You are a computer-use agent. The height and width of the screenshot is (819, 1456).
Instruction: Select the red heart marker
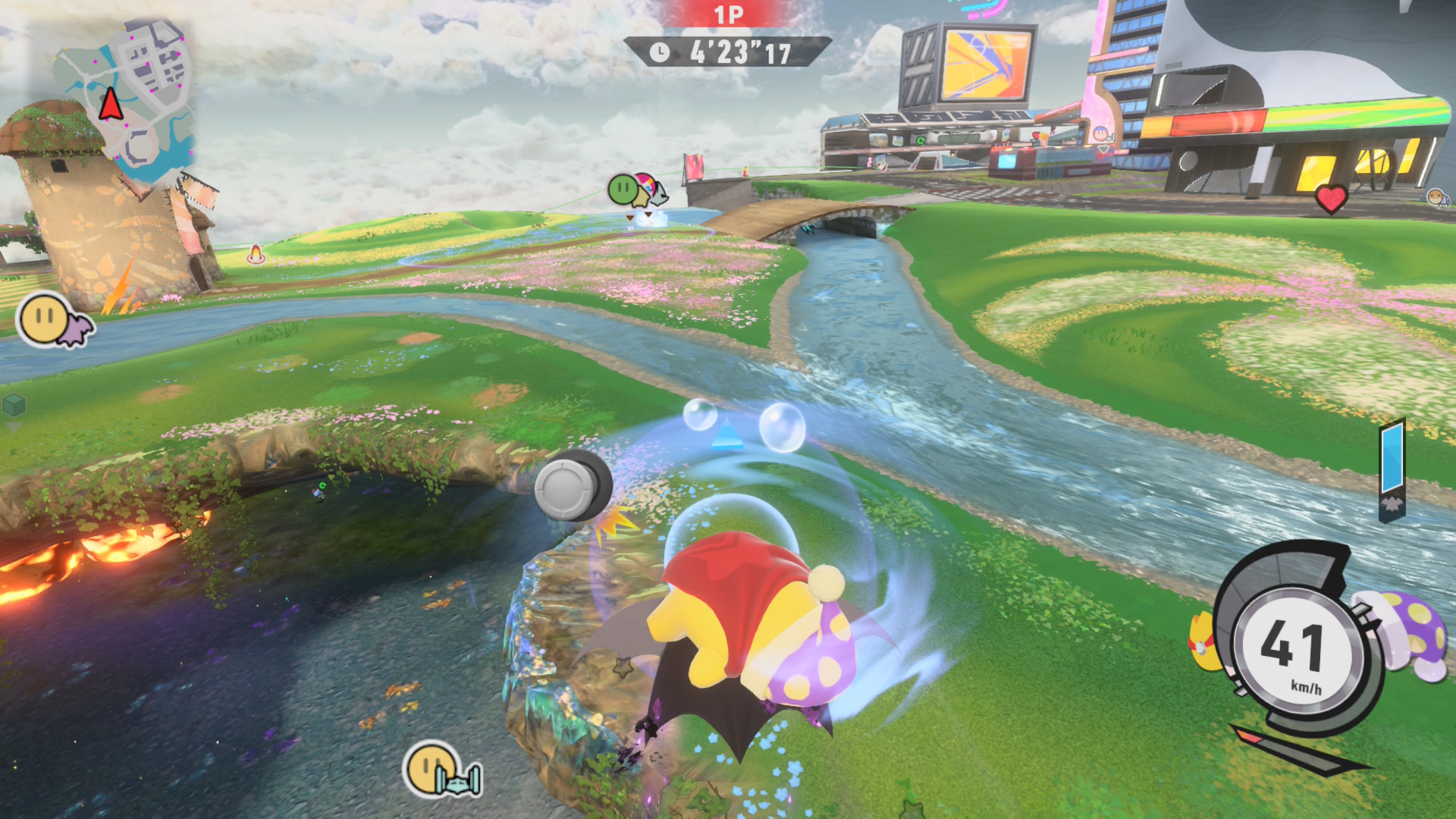click(x=1331, y=199)
